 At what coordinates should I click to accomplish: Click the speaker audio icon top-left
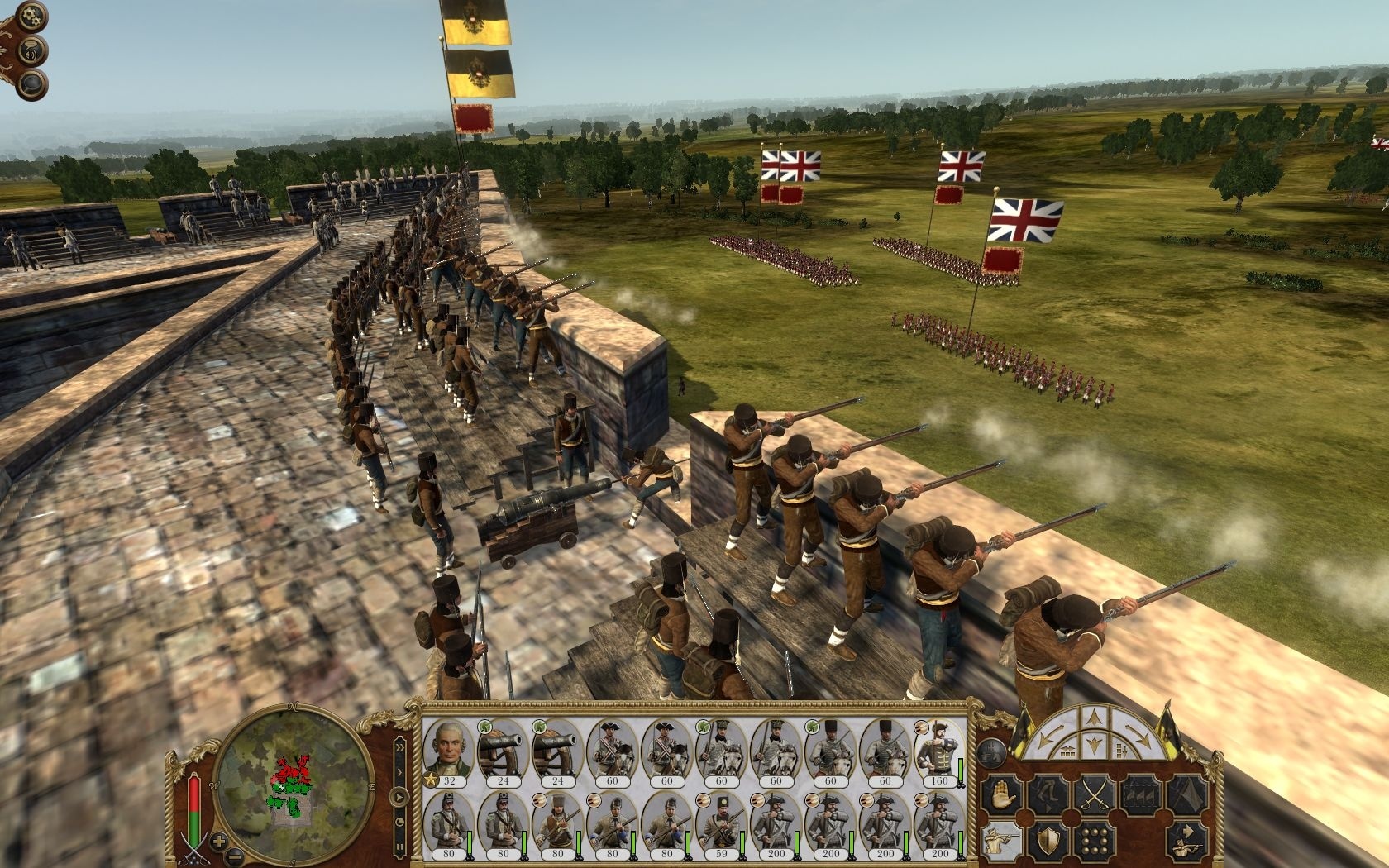click(30, 52)
